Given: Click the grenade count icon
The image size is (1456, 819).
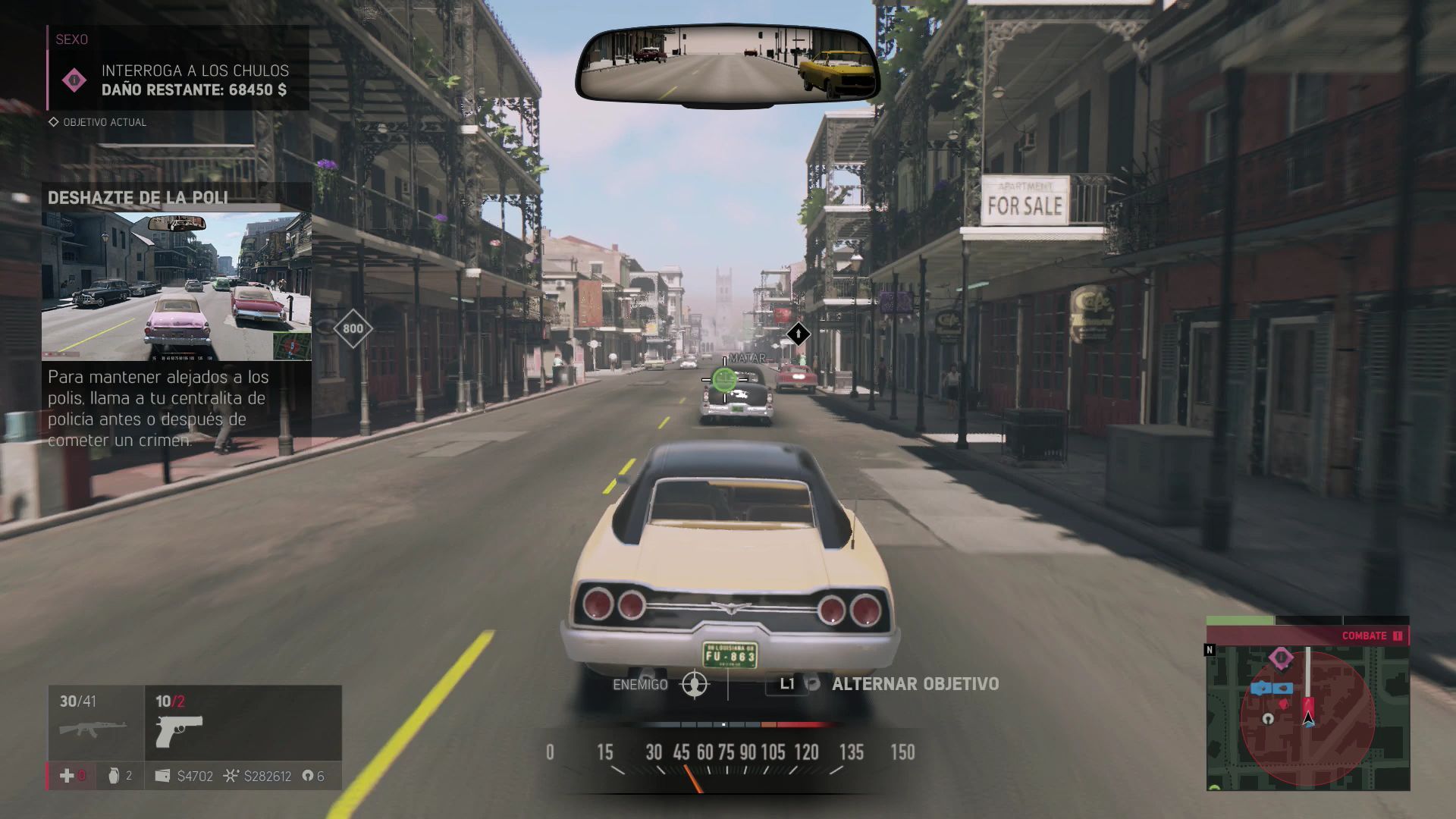Looking at the screenshot, I should (x=115, y=776).
